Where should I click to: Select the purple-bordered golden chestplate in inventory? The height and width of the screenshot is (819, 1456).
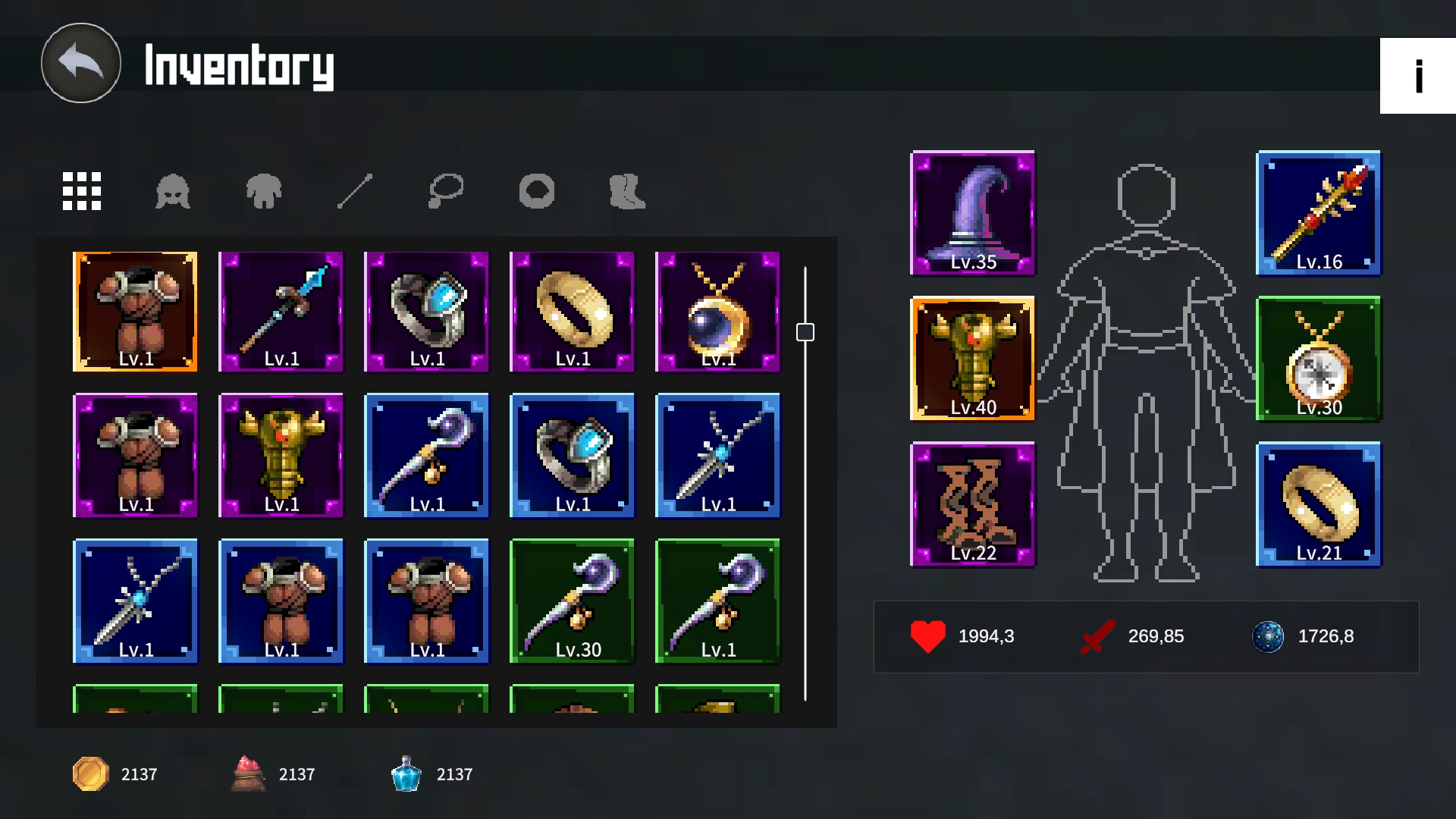(281, 456)
